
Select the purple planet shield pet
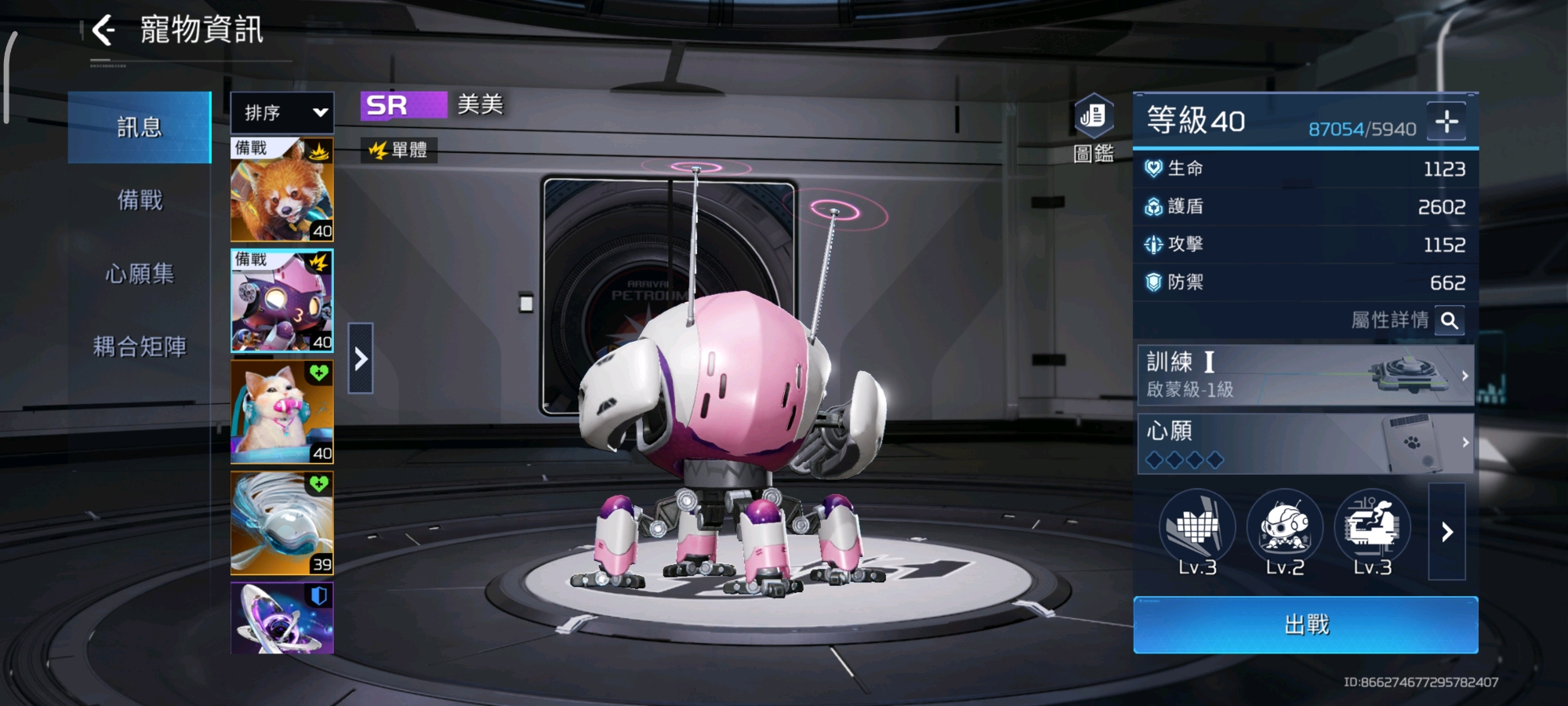pos(282,618)
